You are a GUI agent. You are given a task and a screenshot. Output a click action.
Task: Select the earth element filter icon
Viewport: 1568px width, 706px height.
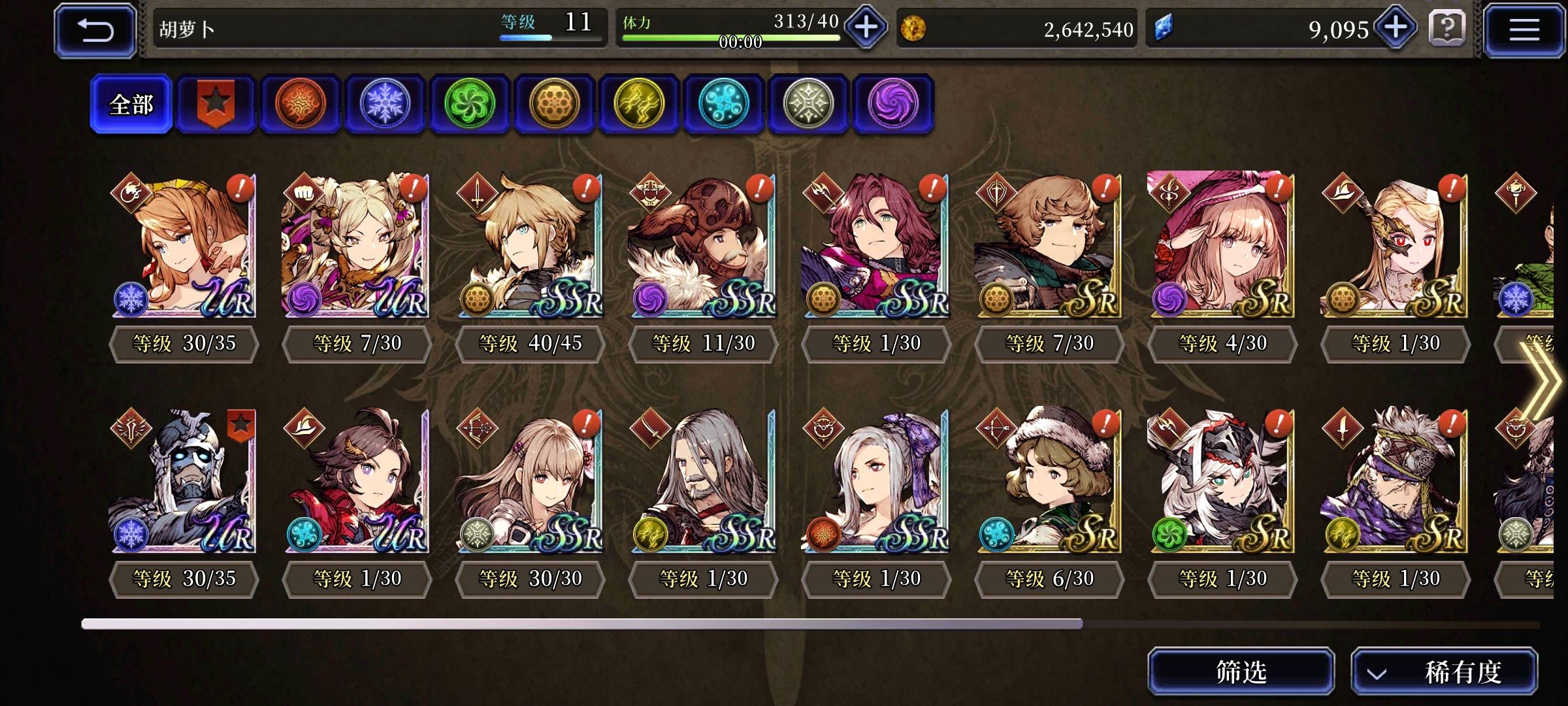tap(554, 105)
